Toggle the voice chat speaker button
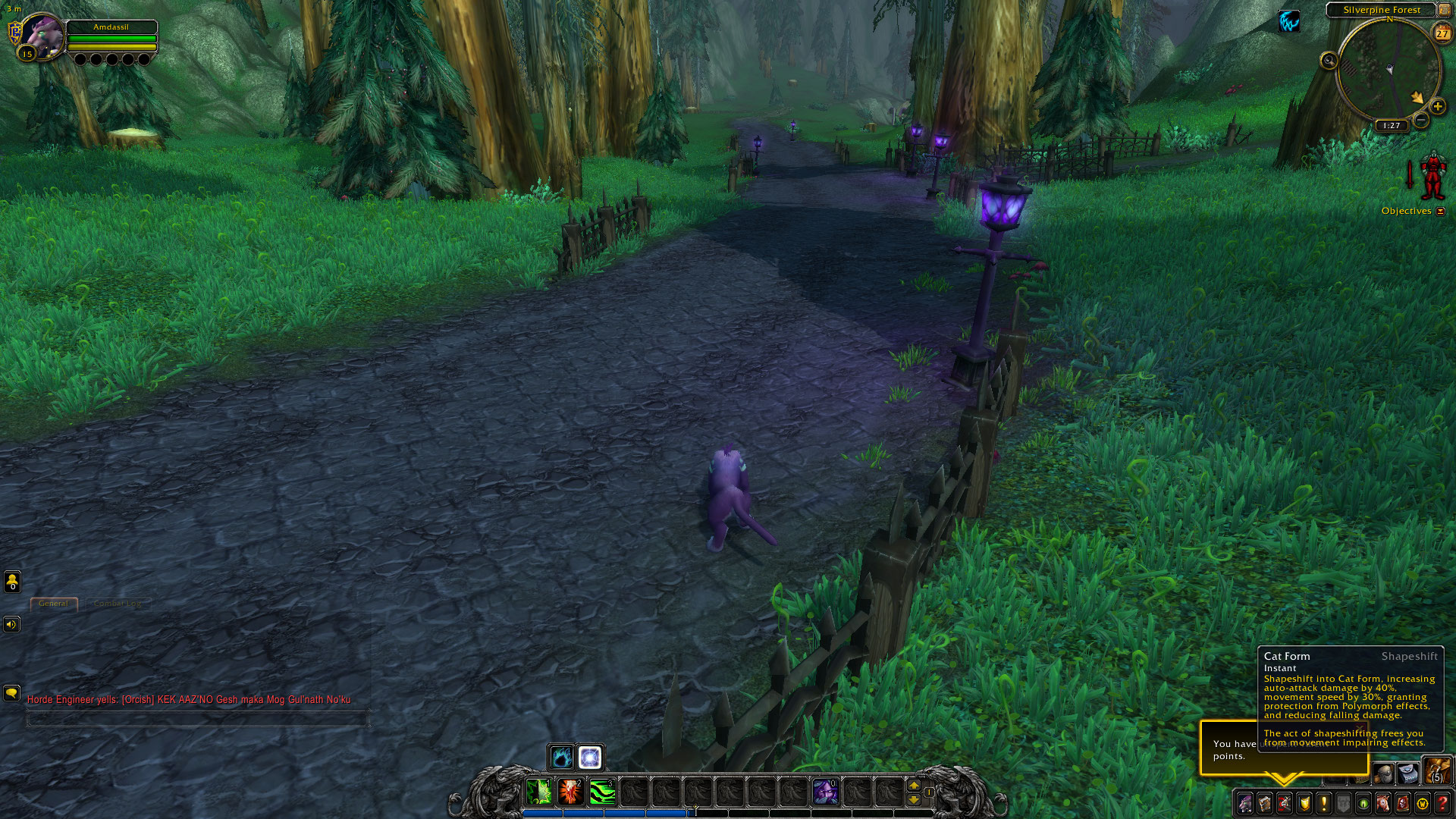 click(11, 624)
